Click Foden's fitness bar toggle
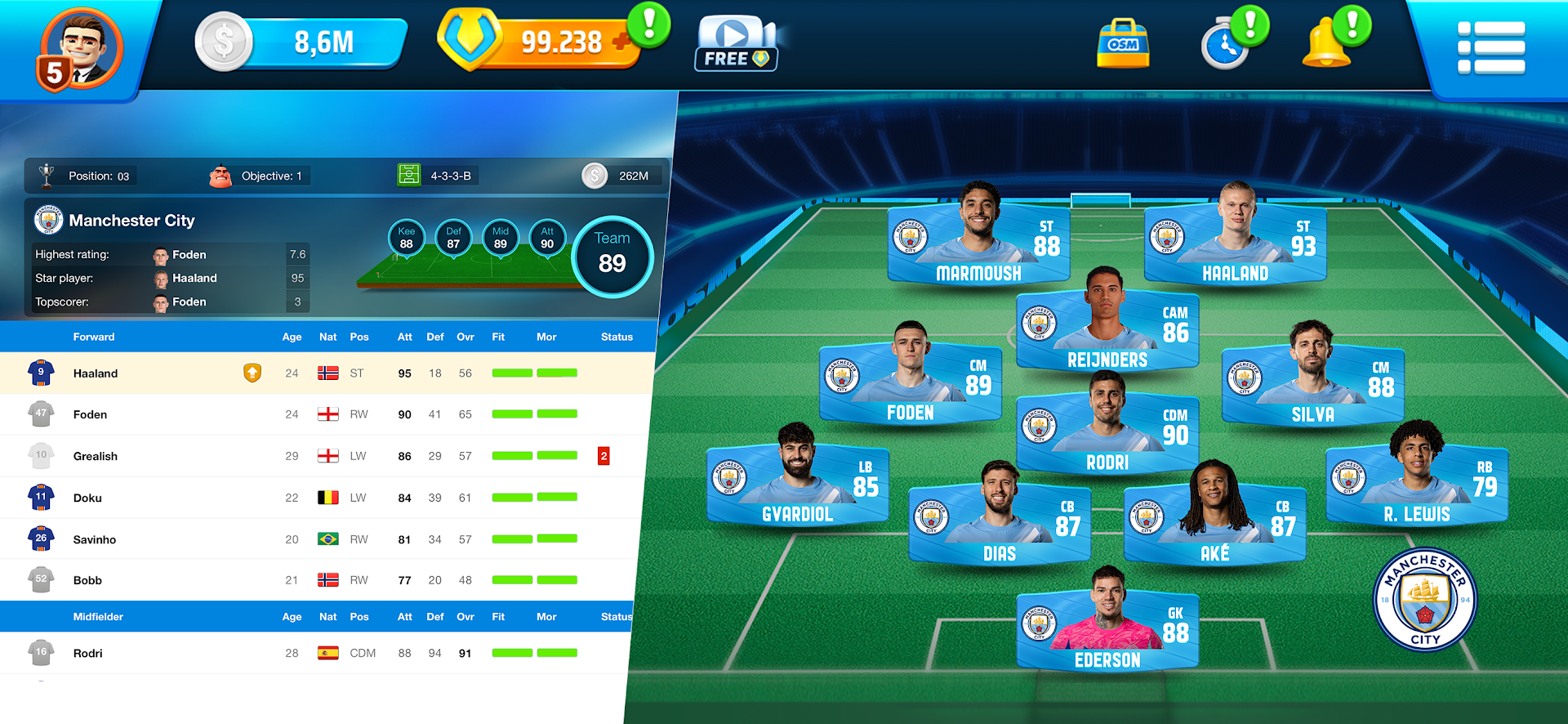Image resolution: width=1568 pixels, height=724 pixels. point(513,413)
